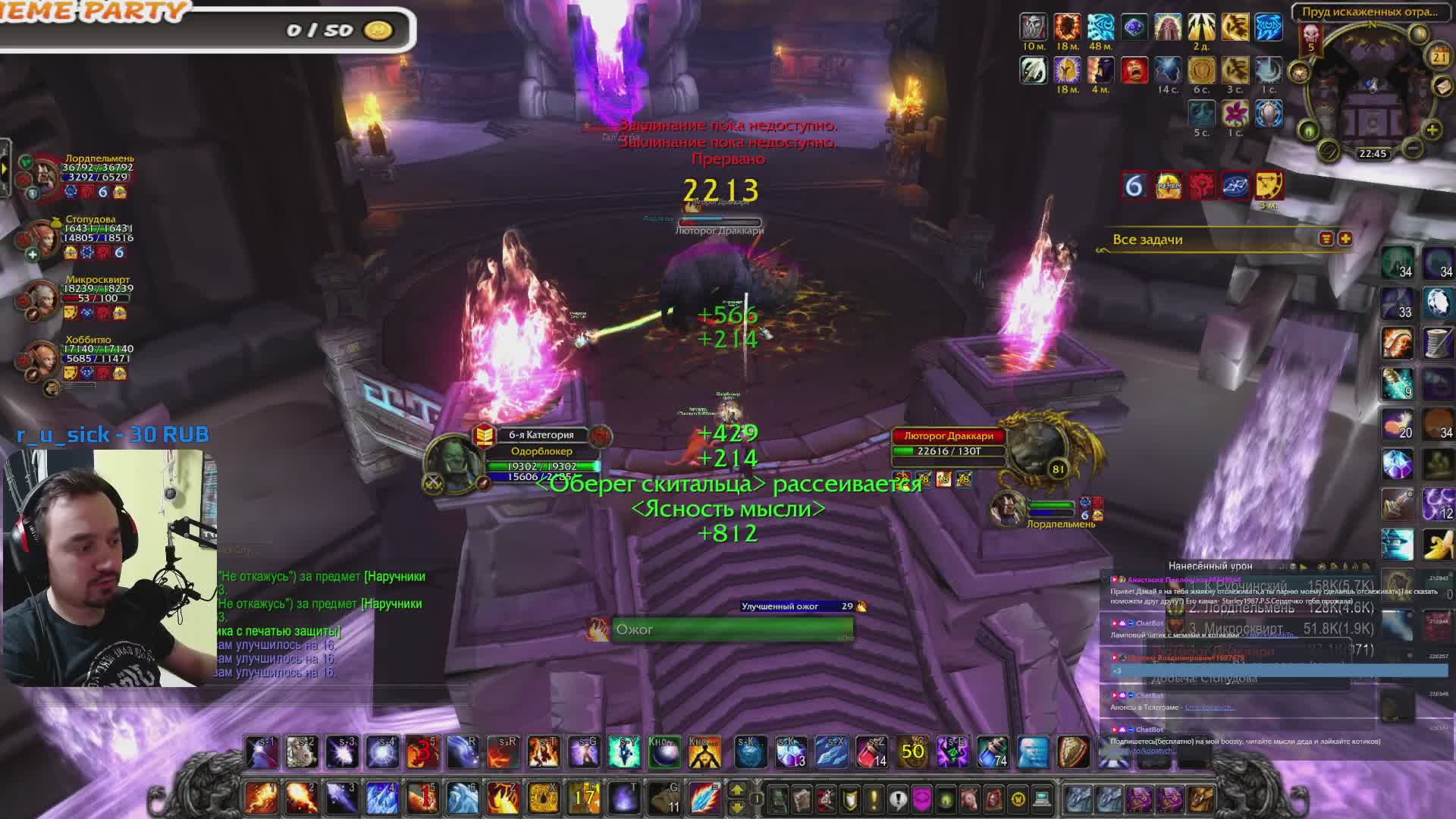Use the banana item in side bar
Image resolution: width=1456 pixels, height=819 pixels.
click(x=1436, y=543)
